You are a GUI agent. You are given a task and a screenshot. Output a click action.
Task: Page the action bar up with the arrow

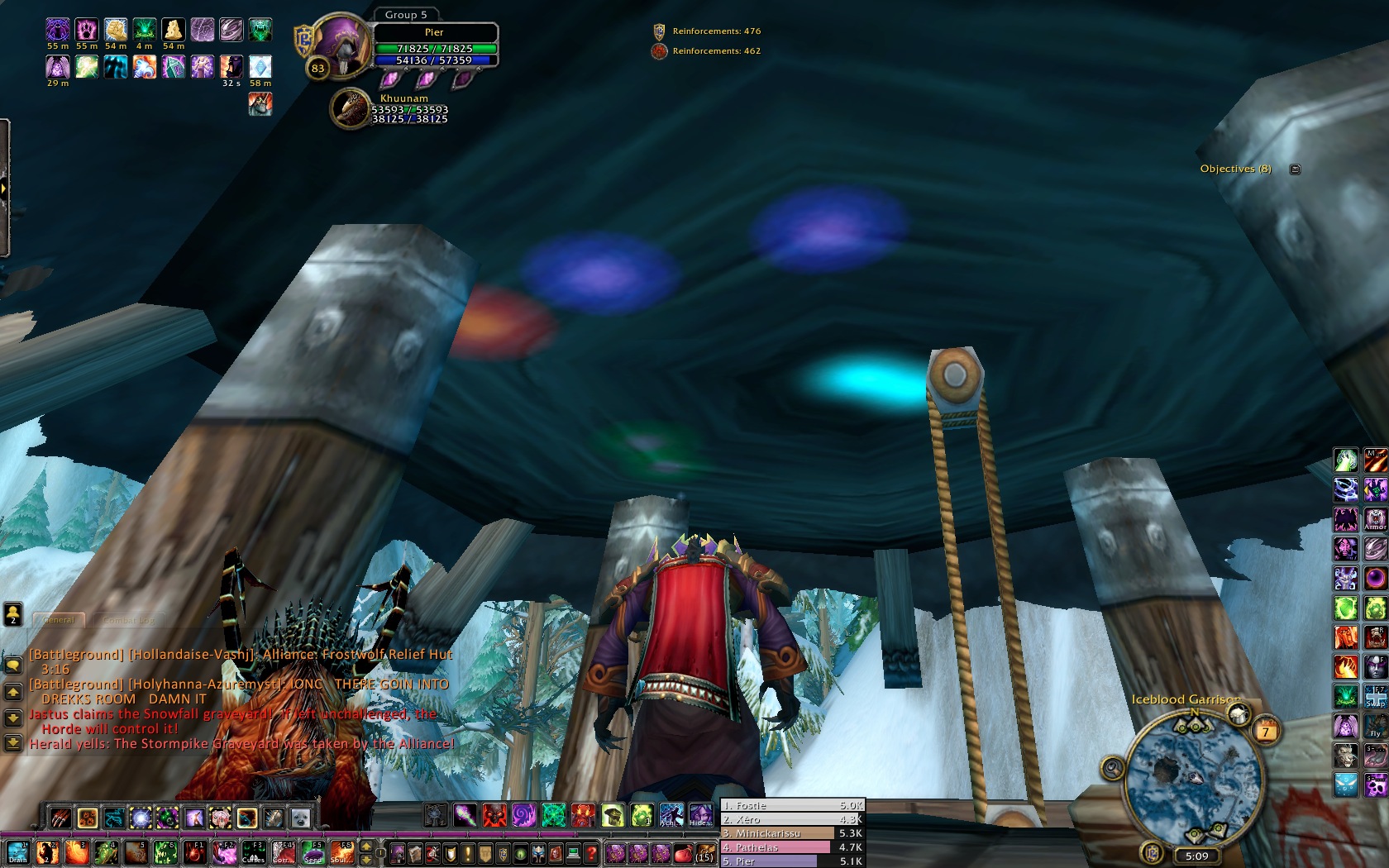367,847
